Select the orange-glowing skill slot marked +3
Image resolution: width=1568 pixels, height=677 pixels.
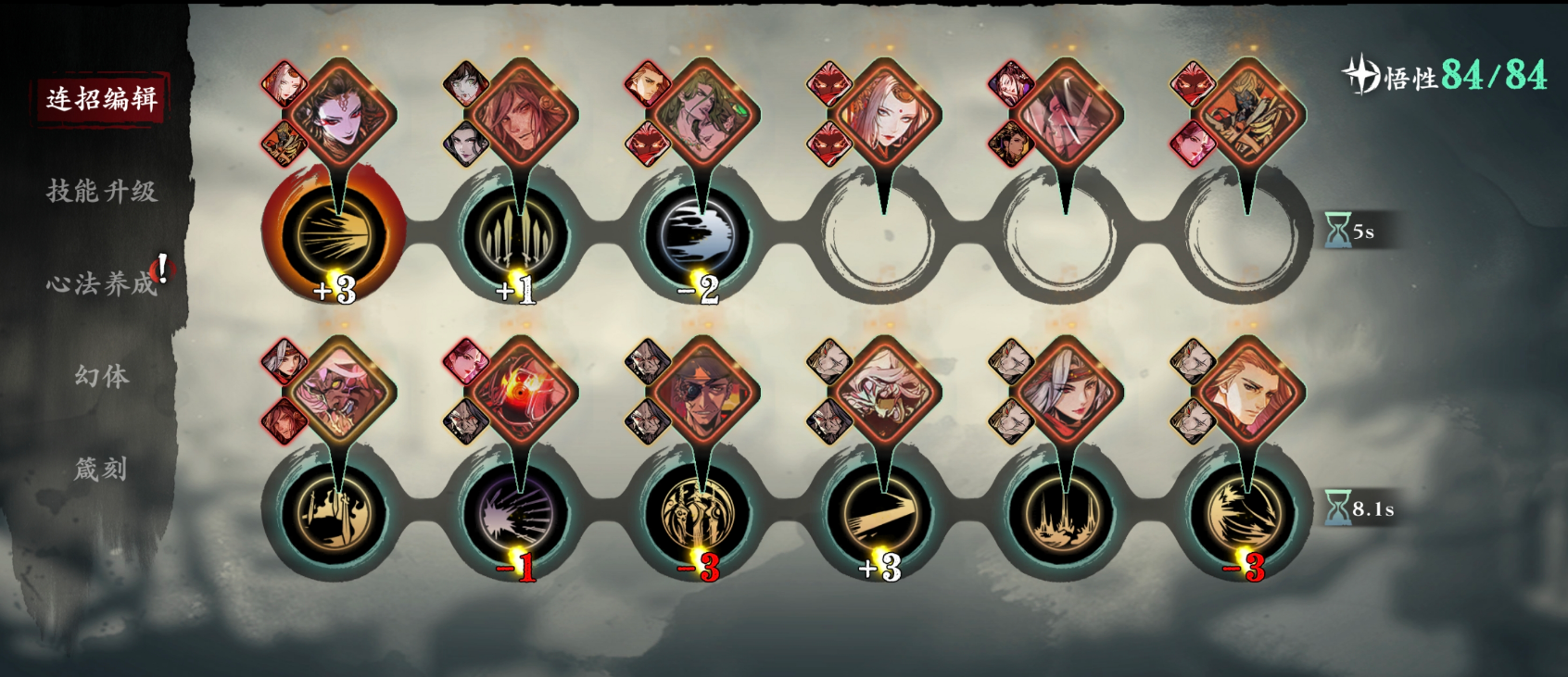(x=334, y=235)
